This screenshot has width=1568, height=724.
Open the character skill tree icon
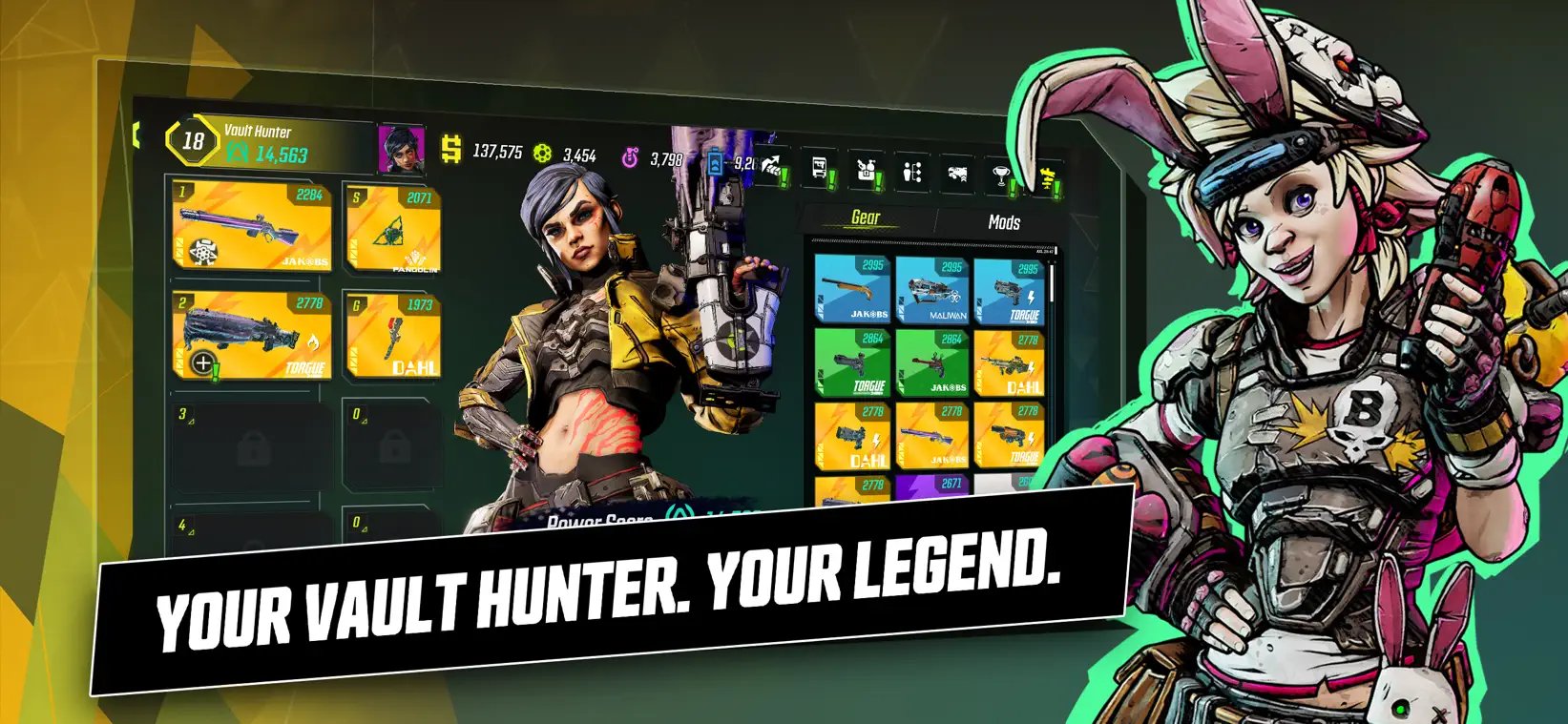pos(913,170)
